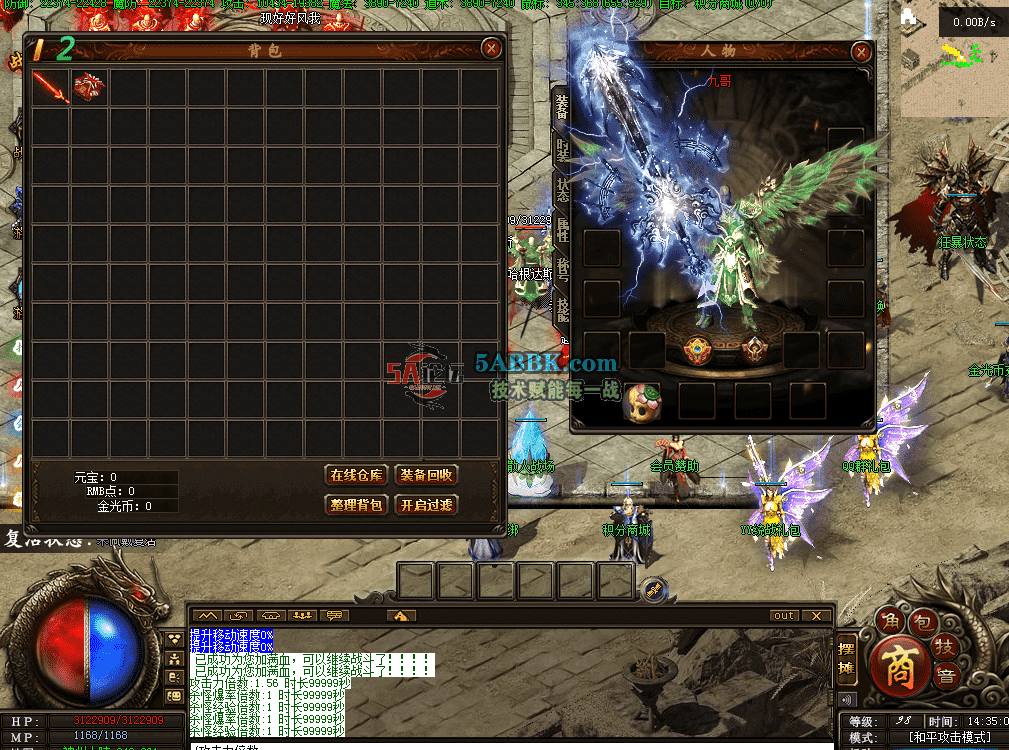
Task: Open equipment recycling (装备回收)
Action: point(426,475)
